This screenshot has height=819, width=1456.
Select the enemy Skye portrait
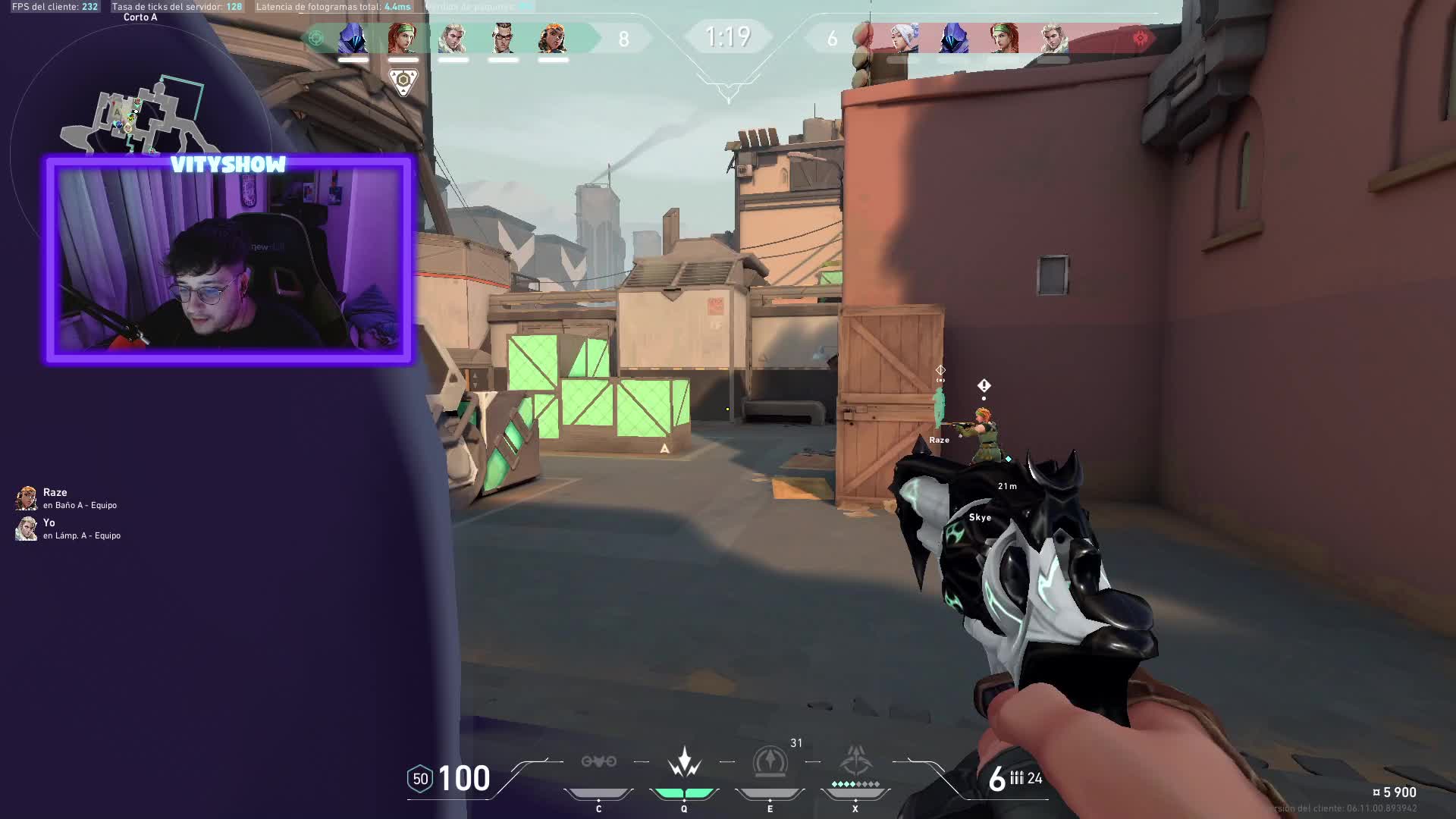pyautogui.click(x=1004, y=38)
